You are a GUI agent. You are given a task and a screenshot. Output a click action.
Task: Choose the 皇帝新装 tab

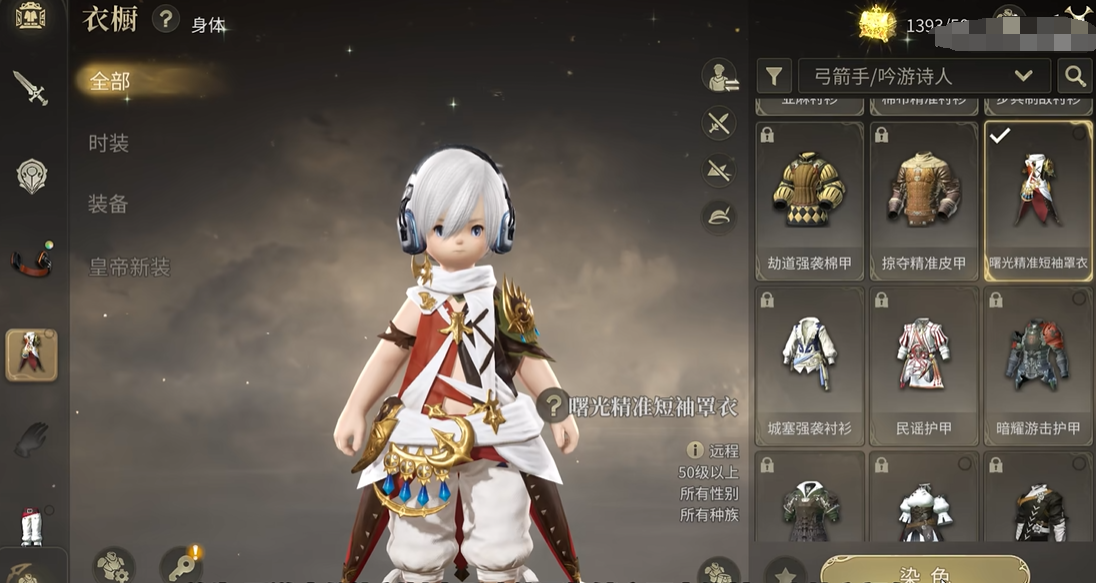129,267
